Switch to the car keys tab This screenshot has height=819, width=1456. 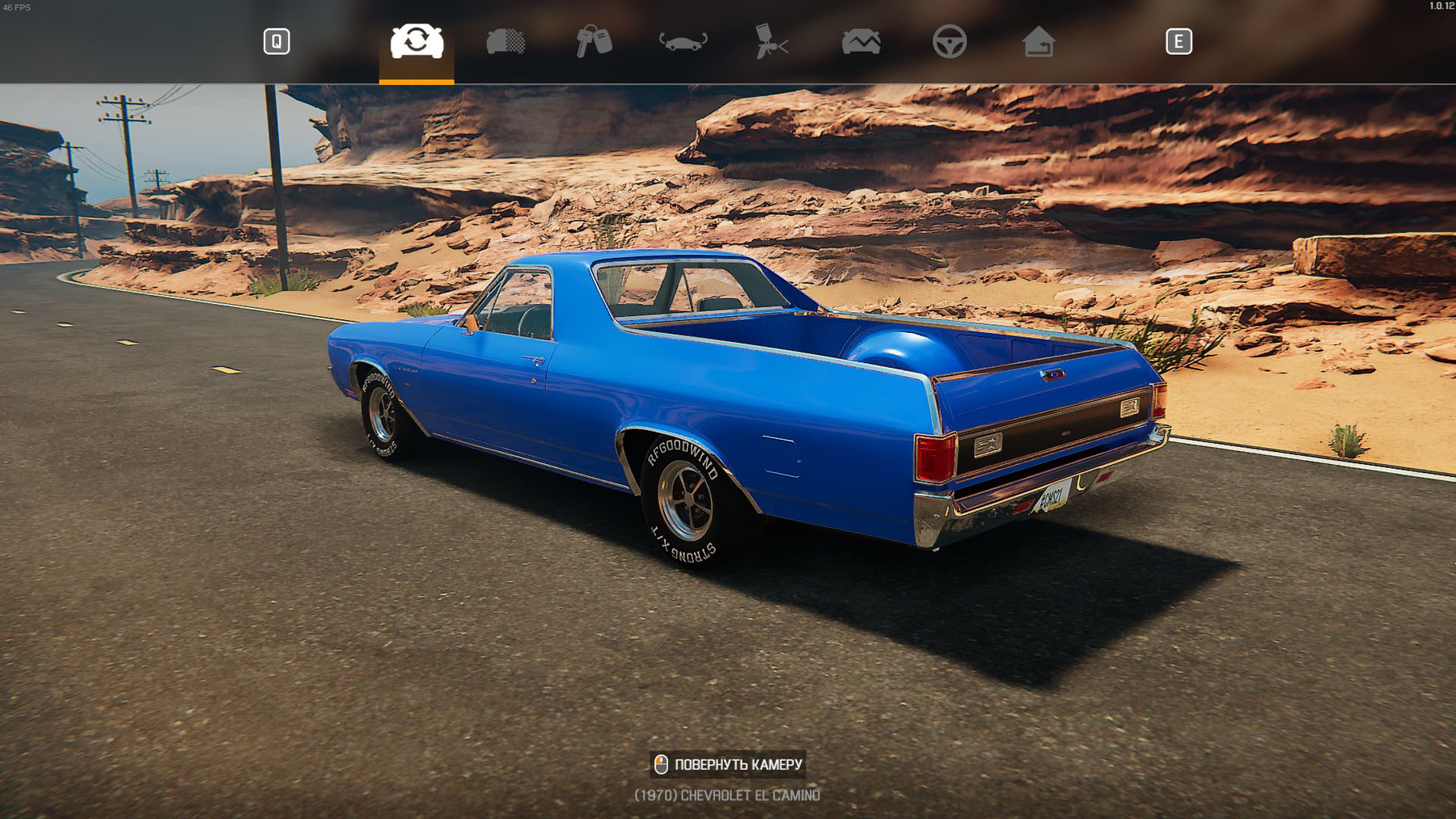pyautogui.click(x=594, y=41)
